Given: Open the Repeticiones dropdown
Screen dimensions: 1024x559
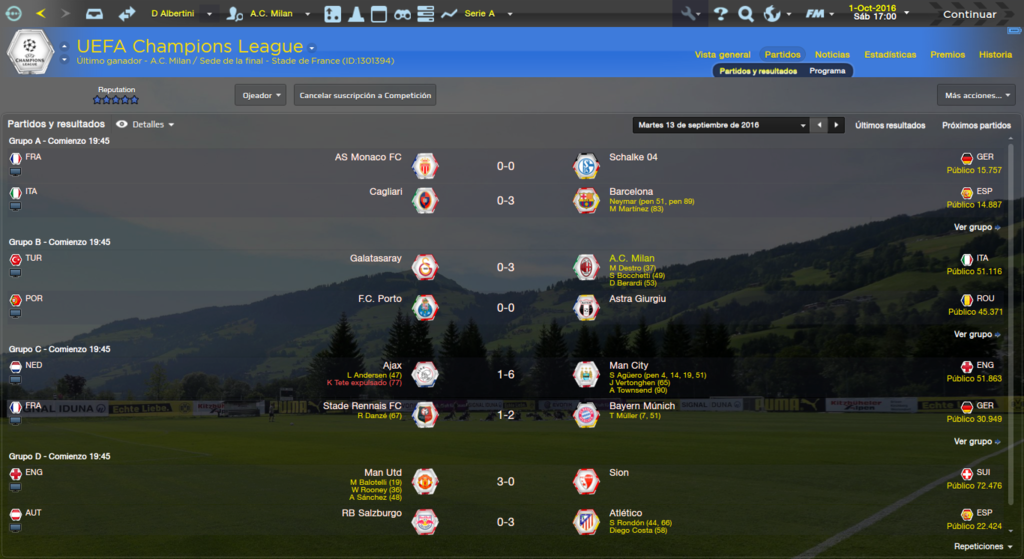Looking at the screenshot, I should point(983,547).
